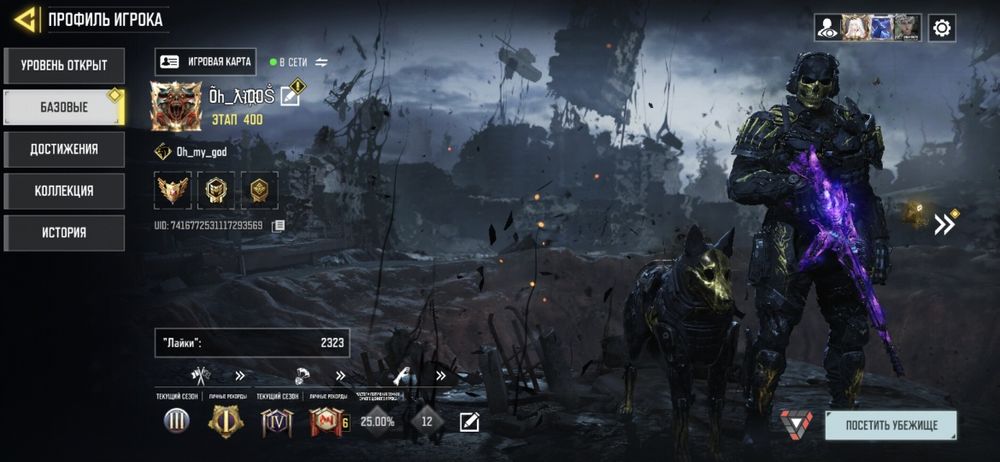Click the Лайки counter bar
Viewport: 1000px width, 462px height.
[252, 343]
